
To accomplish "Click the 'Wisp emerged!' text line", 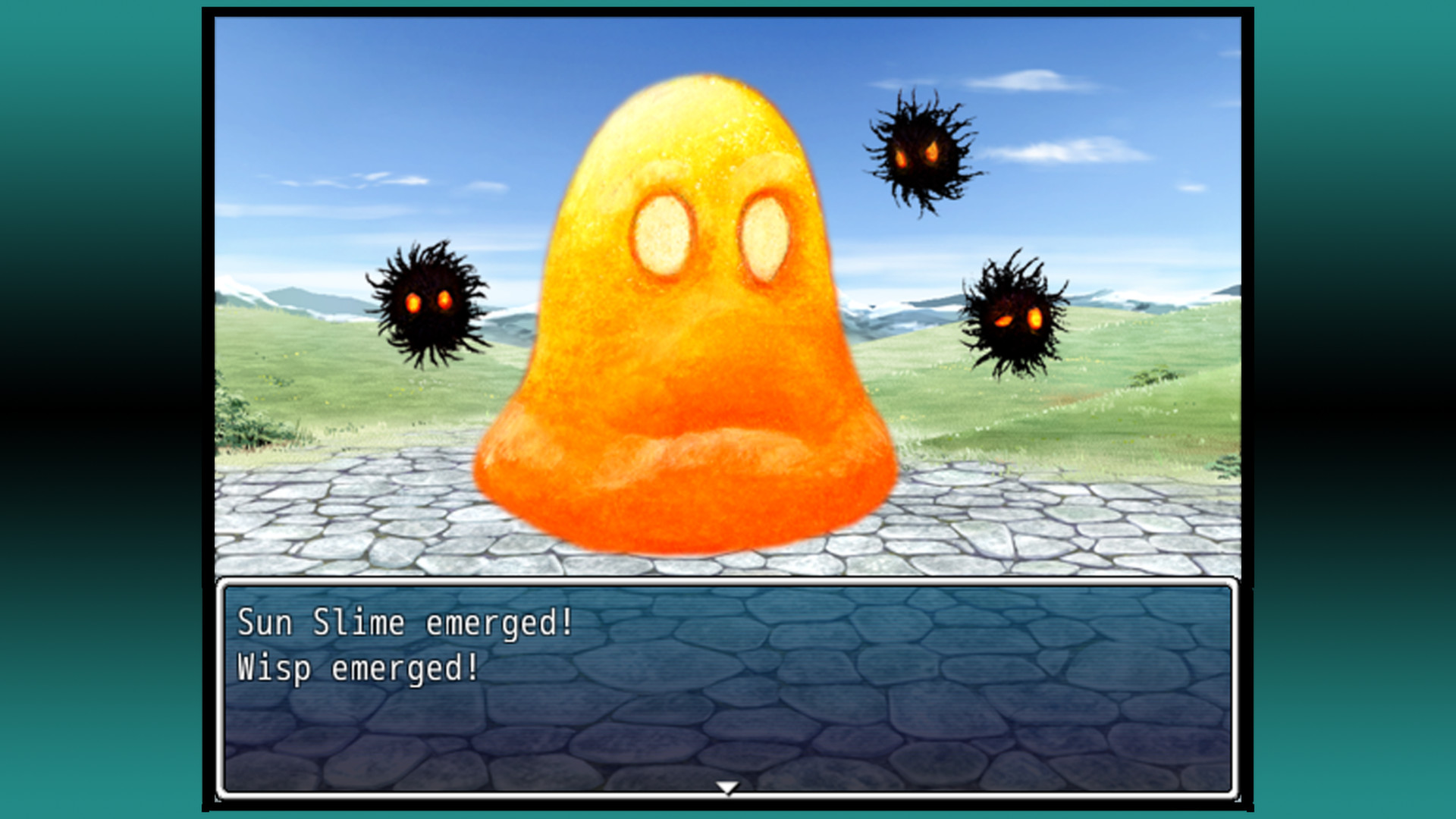I will click(x=356, y=669).
